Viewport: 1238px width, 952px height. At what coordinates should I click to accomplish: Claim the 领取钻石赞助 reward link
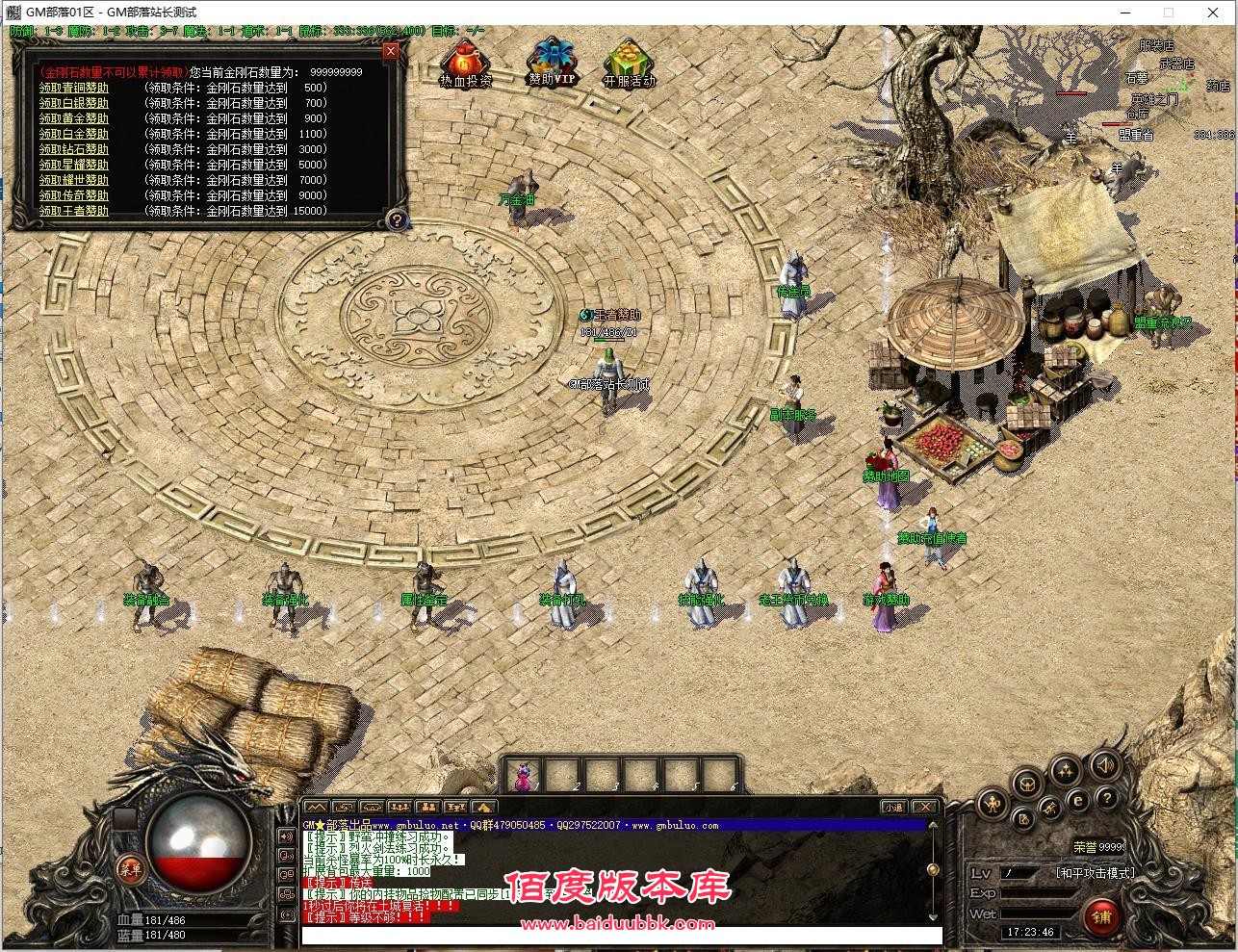click(74, 149)
